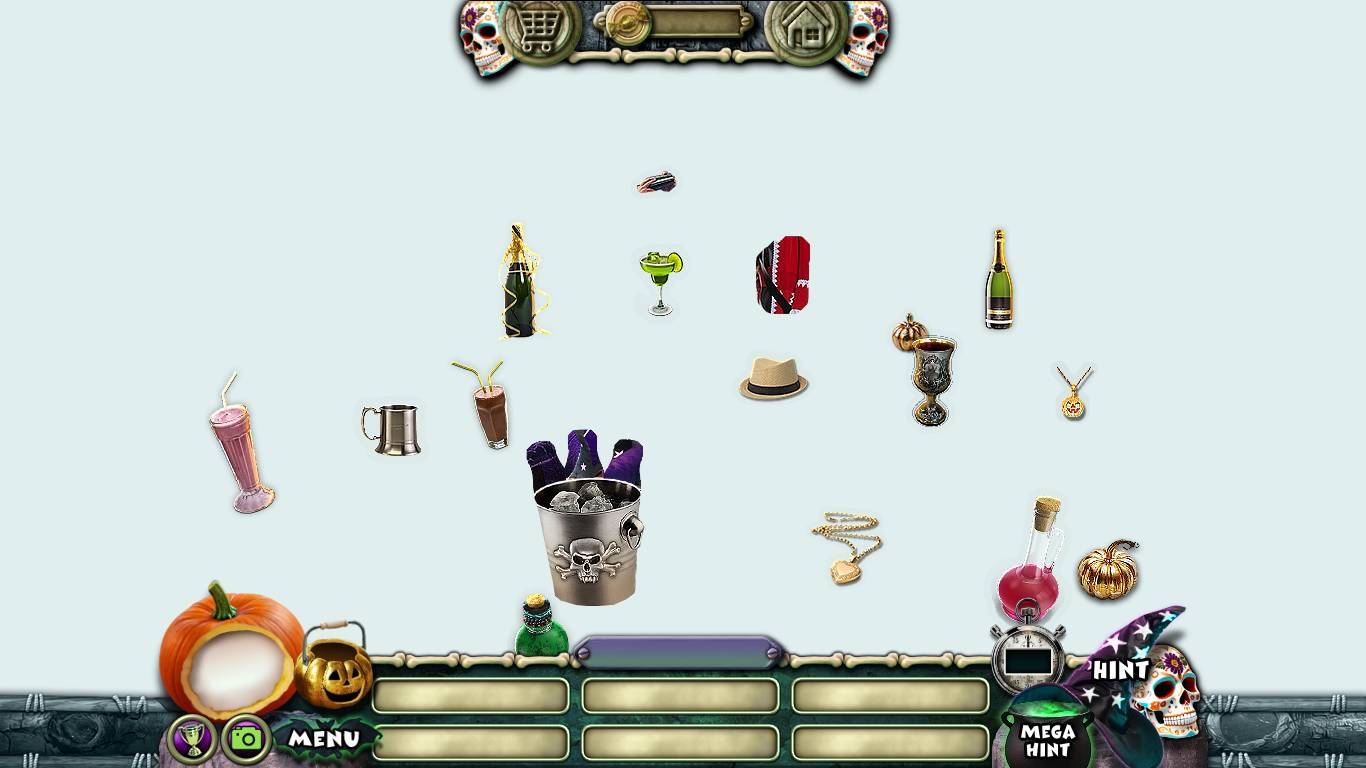This screenshot has height=768, width=1366.
Task: Take a snapshot with the camera icon
Action: tap(246, 739)
